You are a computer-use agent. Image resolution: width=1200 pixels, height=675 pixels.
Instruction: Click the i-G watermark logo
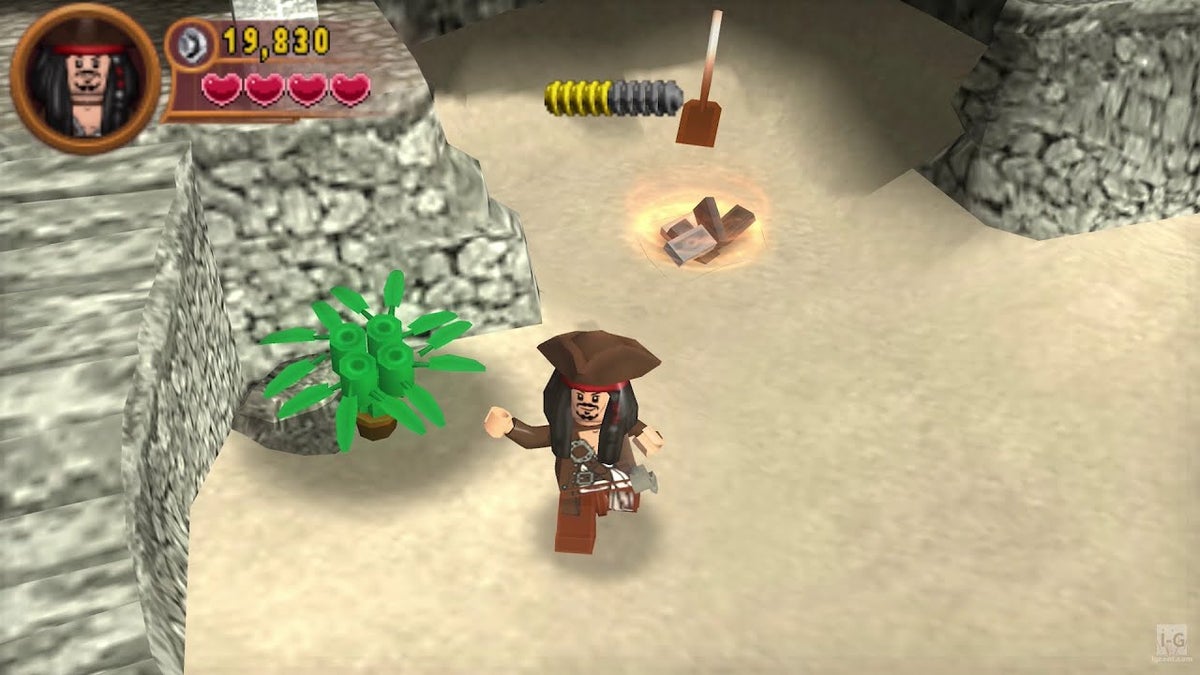coord(1171,642)
